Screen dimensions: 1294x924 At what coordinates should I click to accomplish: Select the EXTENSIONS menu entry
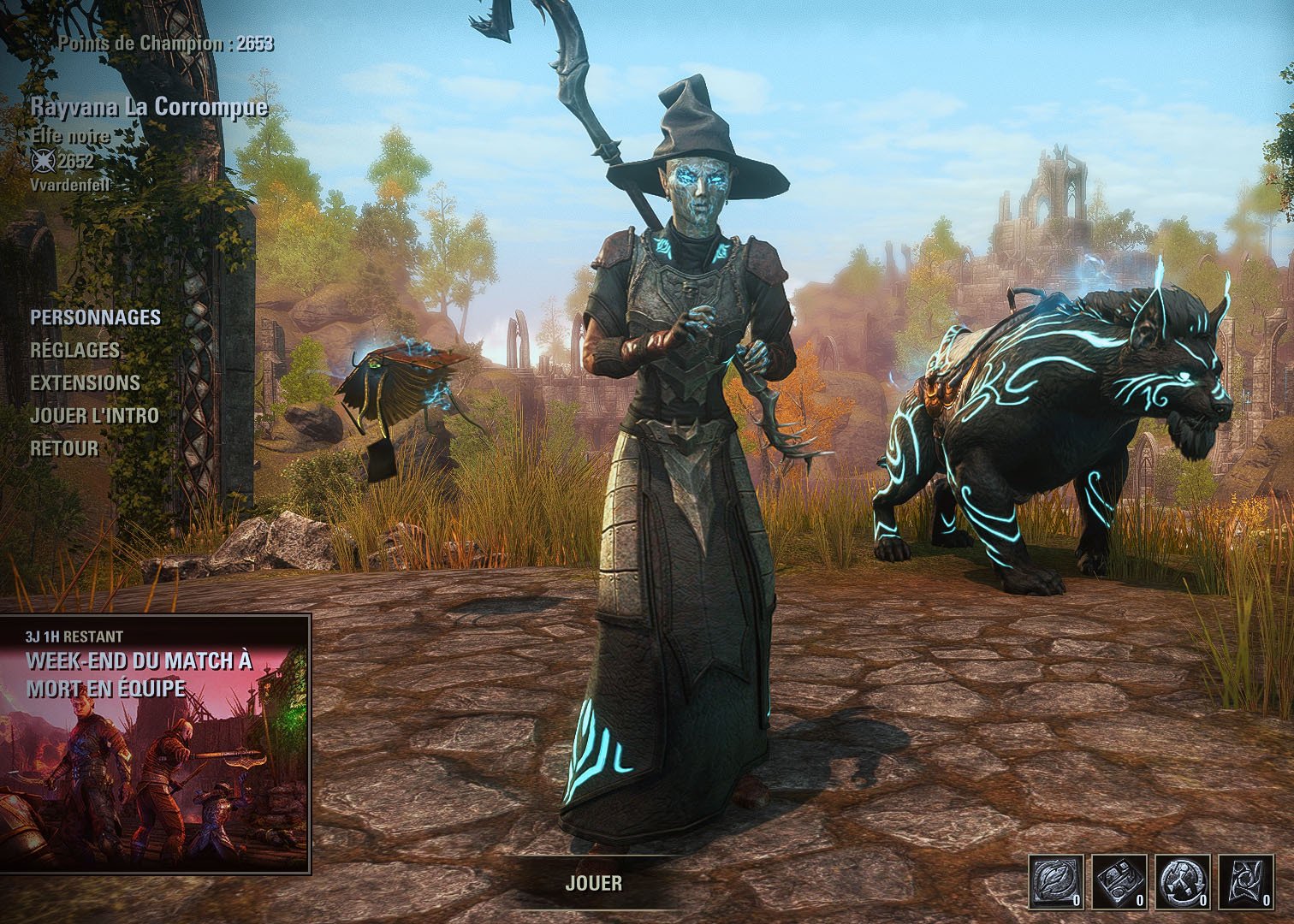(x=85, y=382)
